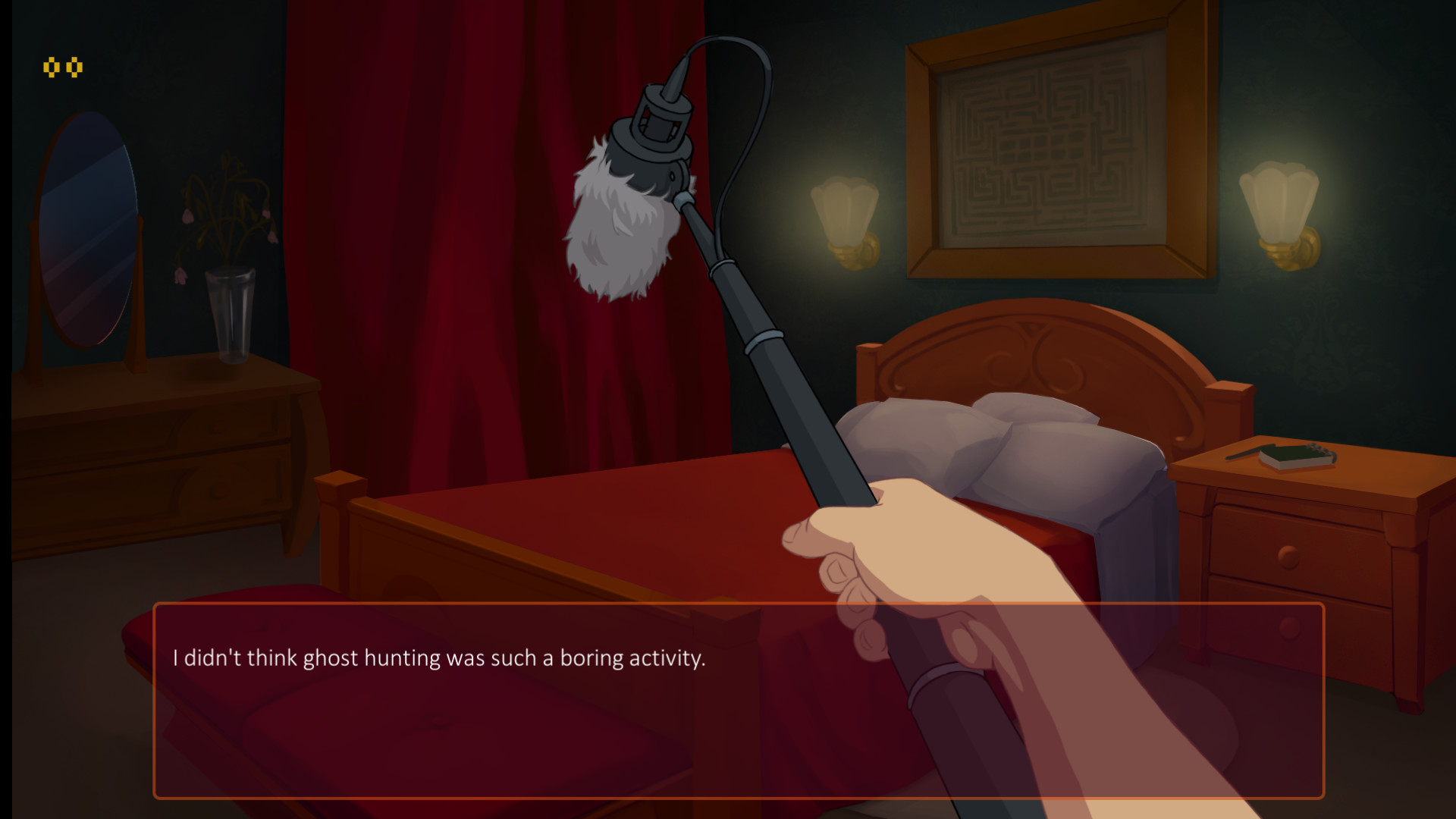This screenshot has height=819, width=1456.
Task: Click the second yellow pixel icon top-left
Action: [74, 67]
